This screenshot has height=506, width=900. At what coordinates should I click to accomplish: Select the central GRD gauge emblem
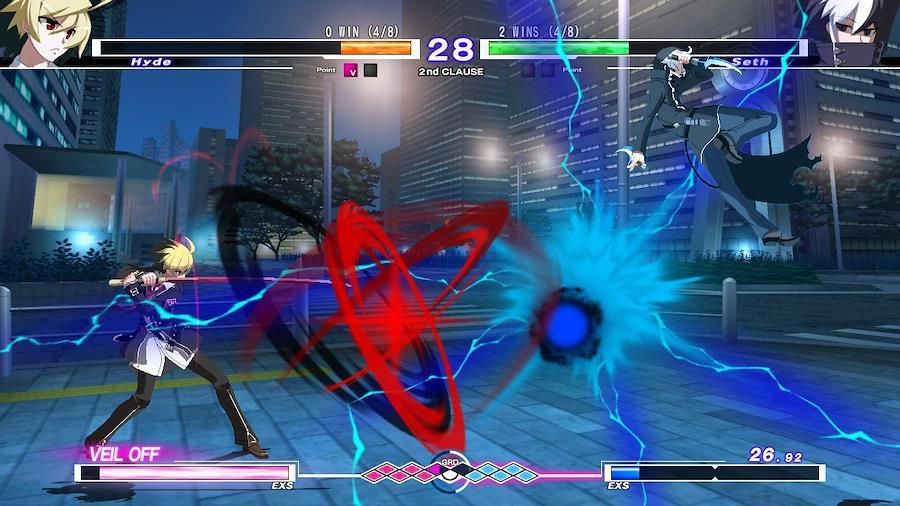click(x=449, y=469)
